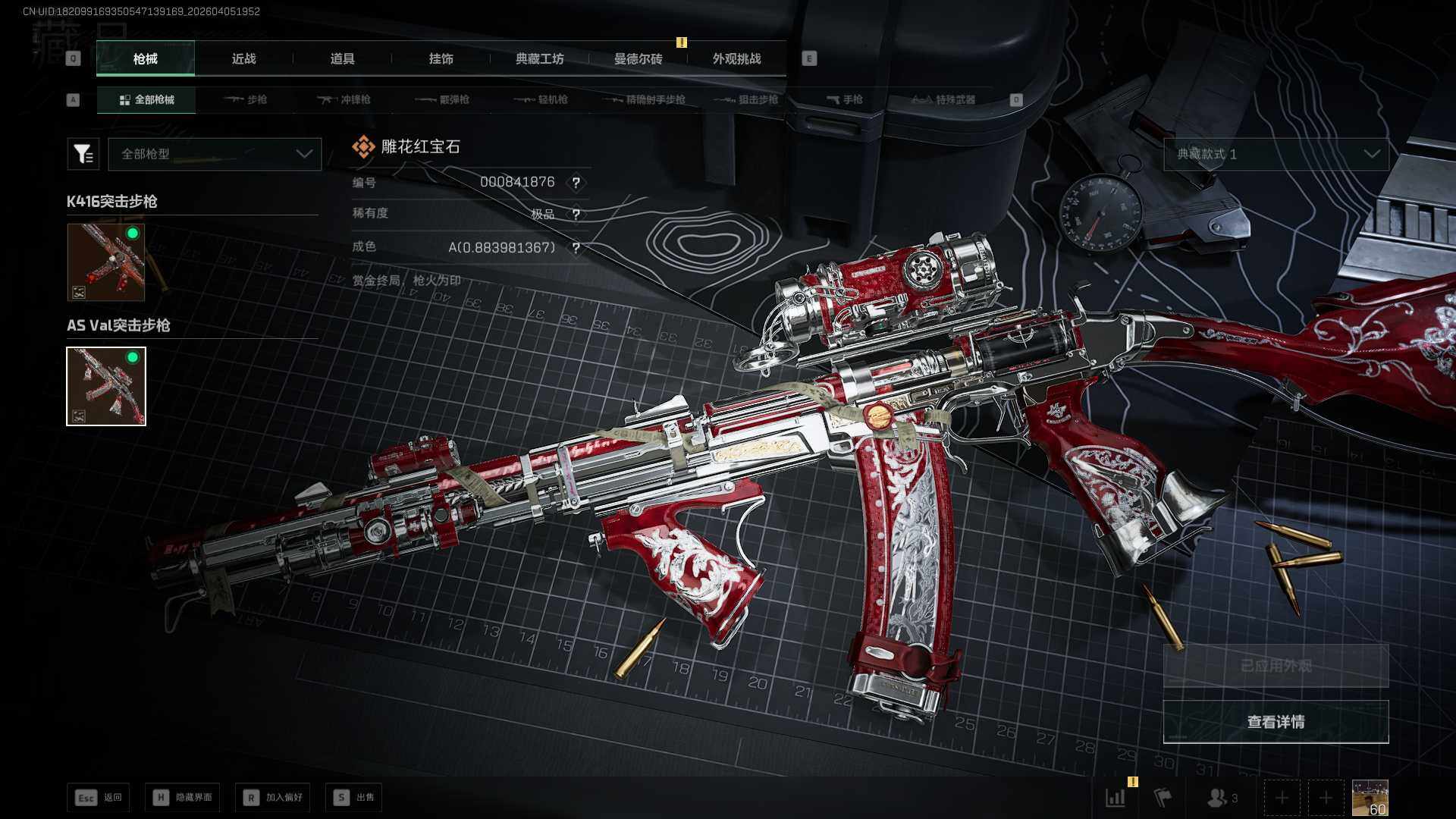Click the 出售 sell button
This screenshot has width=1456, height=819.
[x=354, y=797]
